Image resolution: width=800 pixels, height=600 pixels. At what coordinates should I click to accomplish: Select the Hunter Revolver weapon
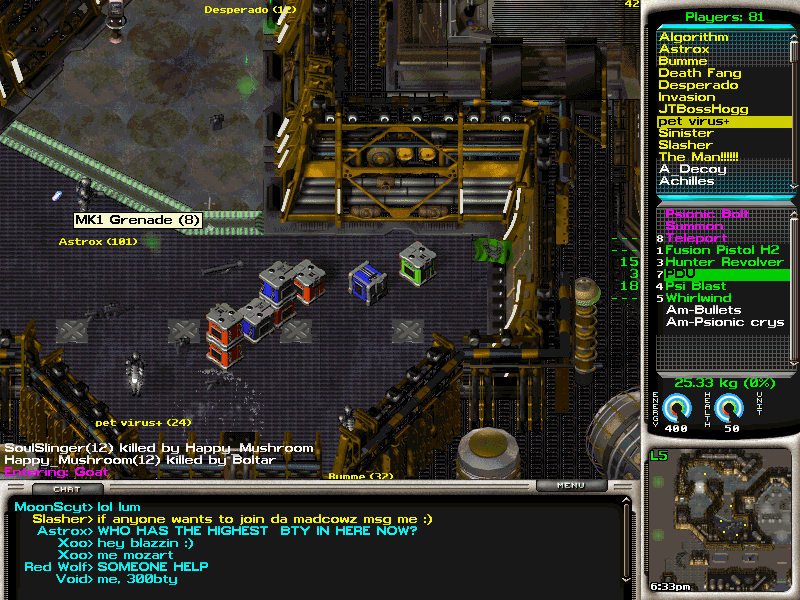tap(724, 262)
